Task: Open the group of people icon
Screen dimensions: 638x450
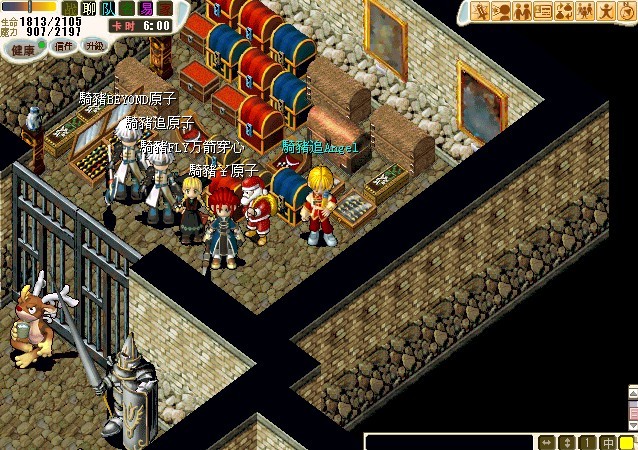Action: point(585,11)
